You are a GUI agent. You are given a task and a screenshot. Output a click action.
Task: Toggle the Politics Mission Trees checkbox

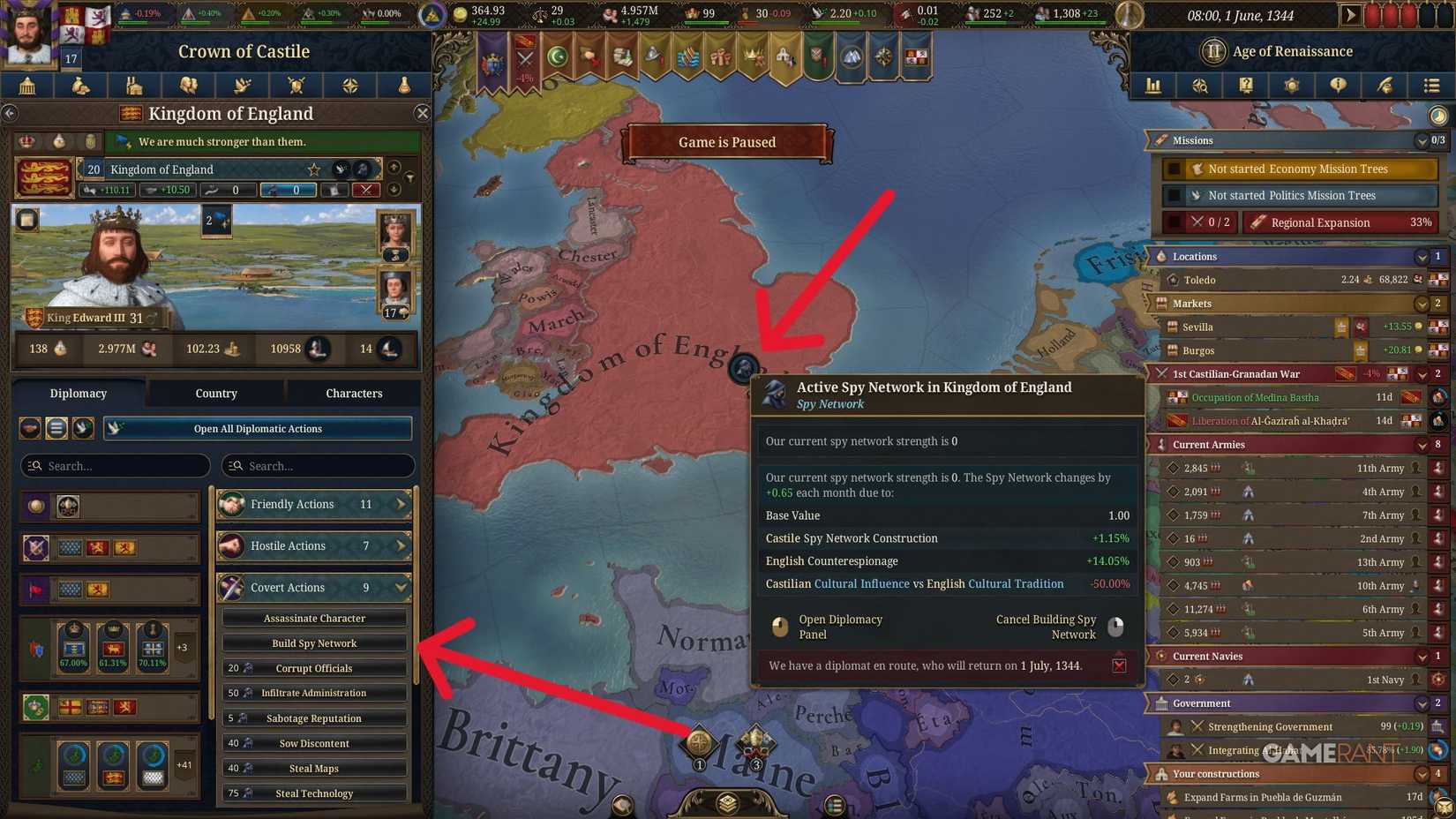[1175, 195]
